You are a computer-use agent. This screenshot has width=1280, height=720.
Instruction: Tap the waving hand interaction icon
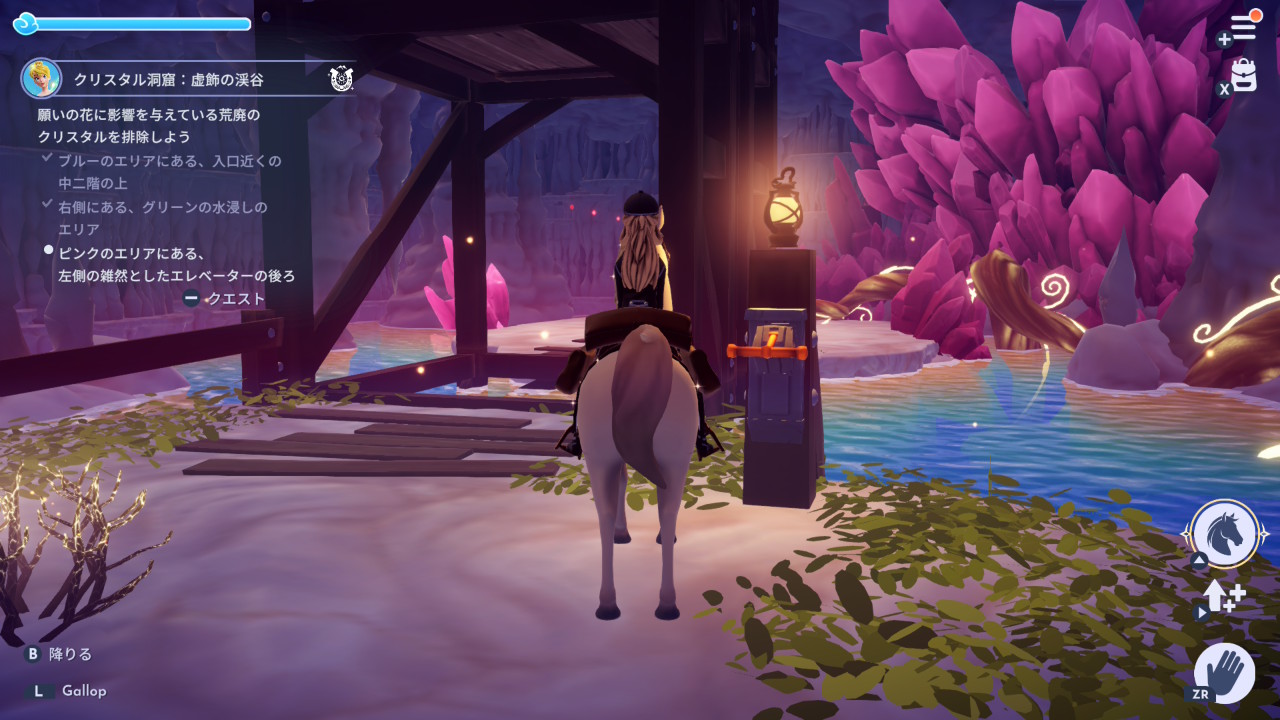point(1225,672)
